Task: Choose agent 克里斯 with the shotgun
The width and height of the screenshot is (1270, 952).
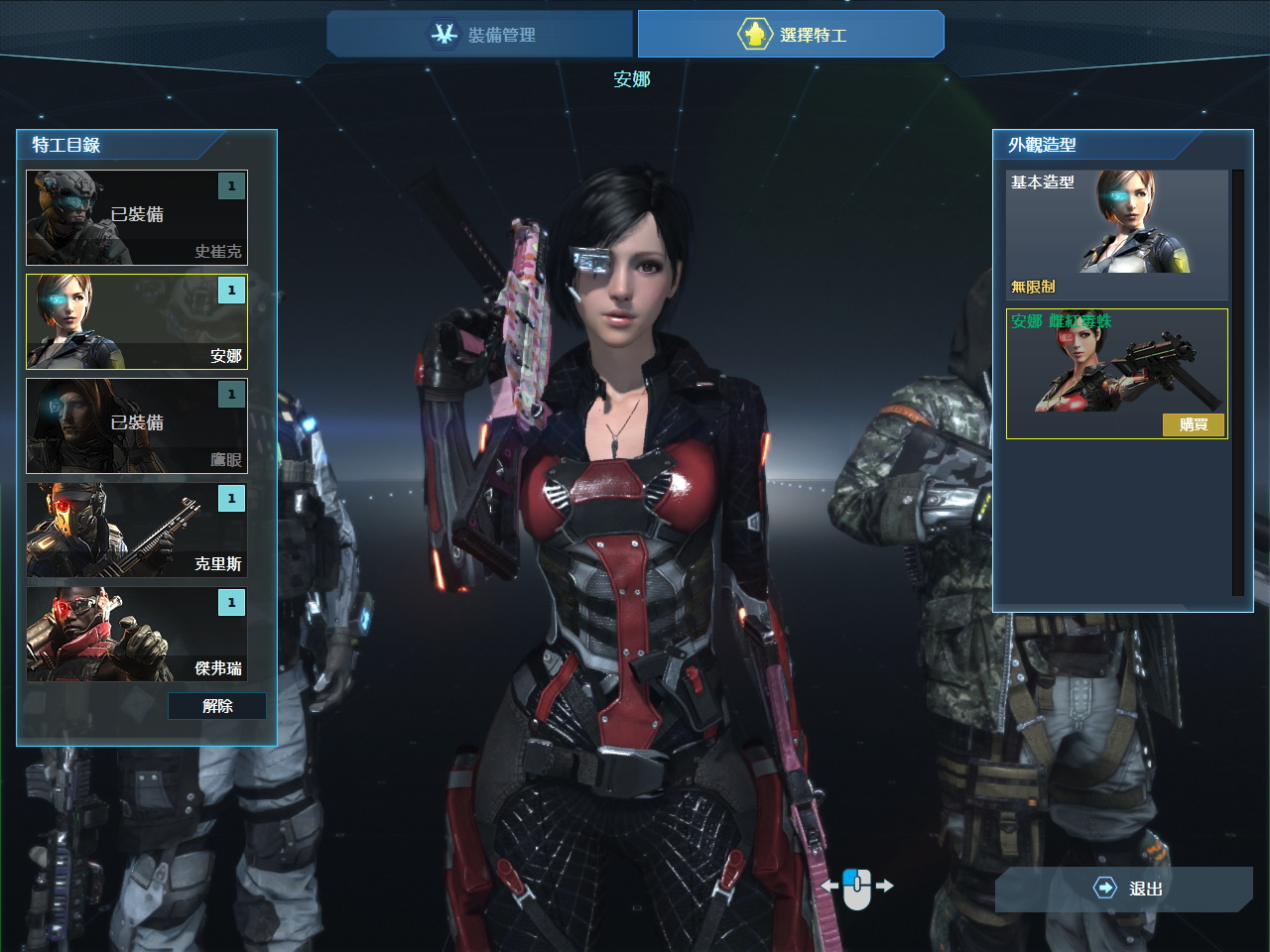Action: (137, 530)
